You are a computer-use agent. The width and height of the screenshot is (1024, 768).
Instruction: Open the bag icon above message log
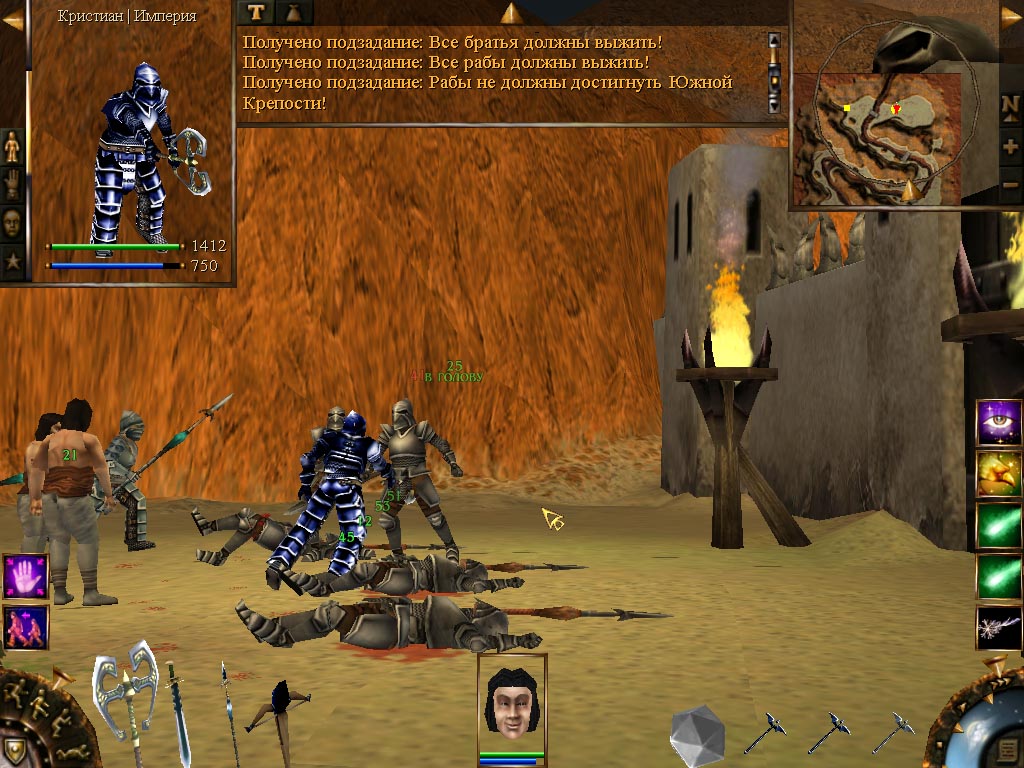point(294,12)
